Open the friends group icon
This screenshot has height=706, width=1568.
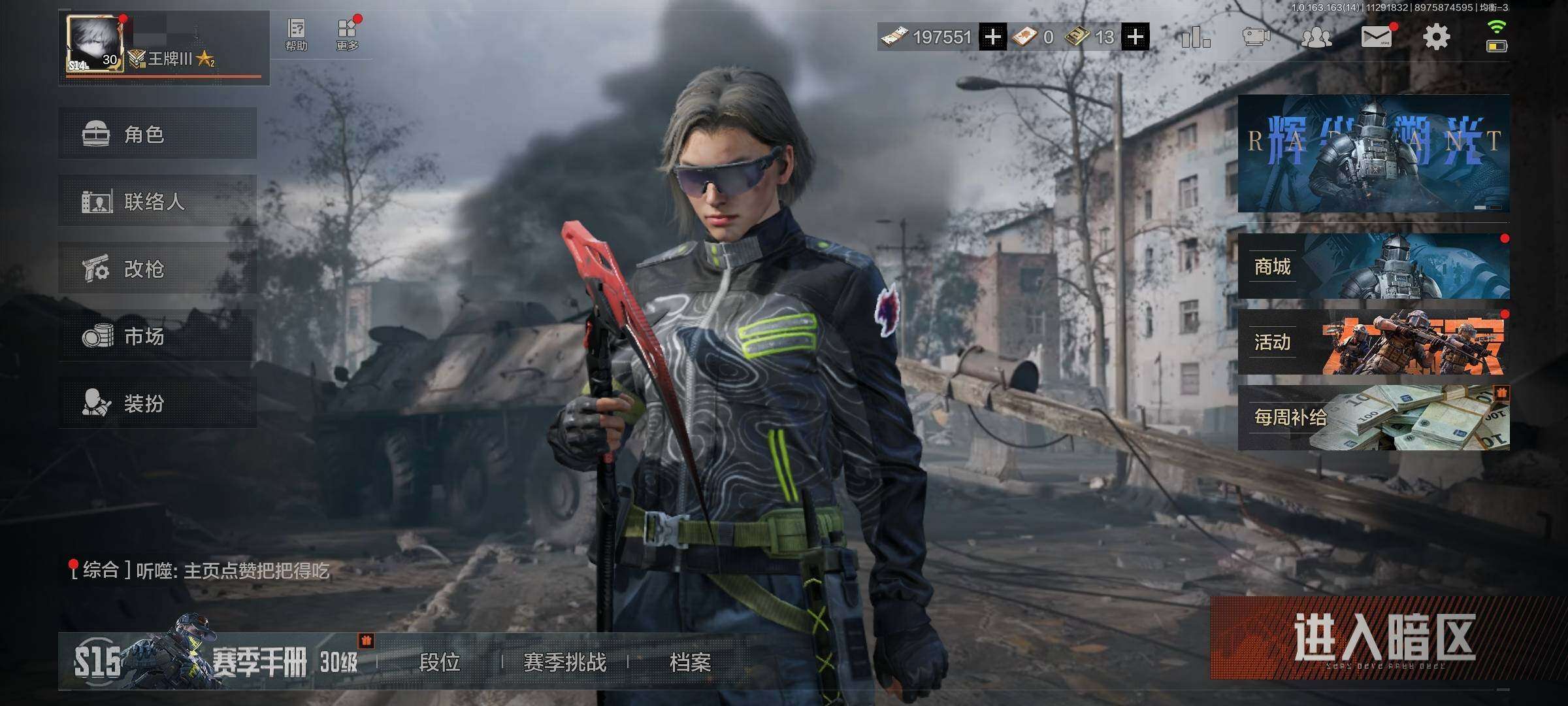pyautogui.click(x=1316, y=37)
